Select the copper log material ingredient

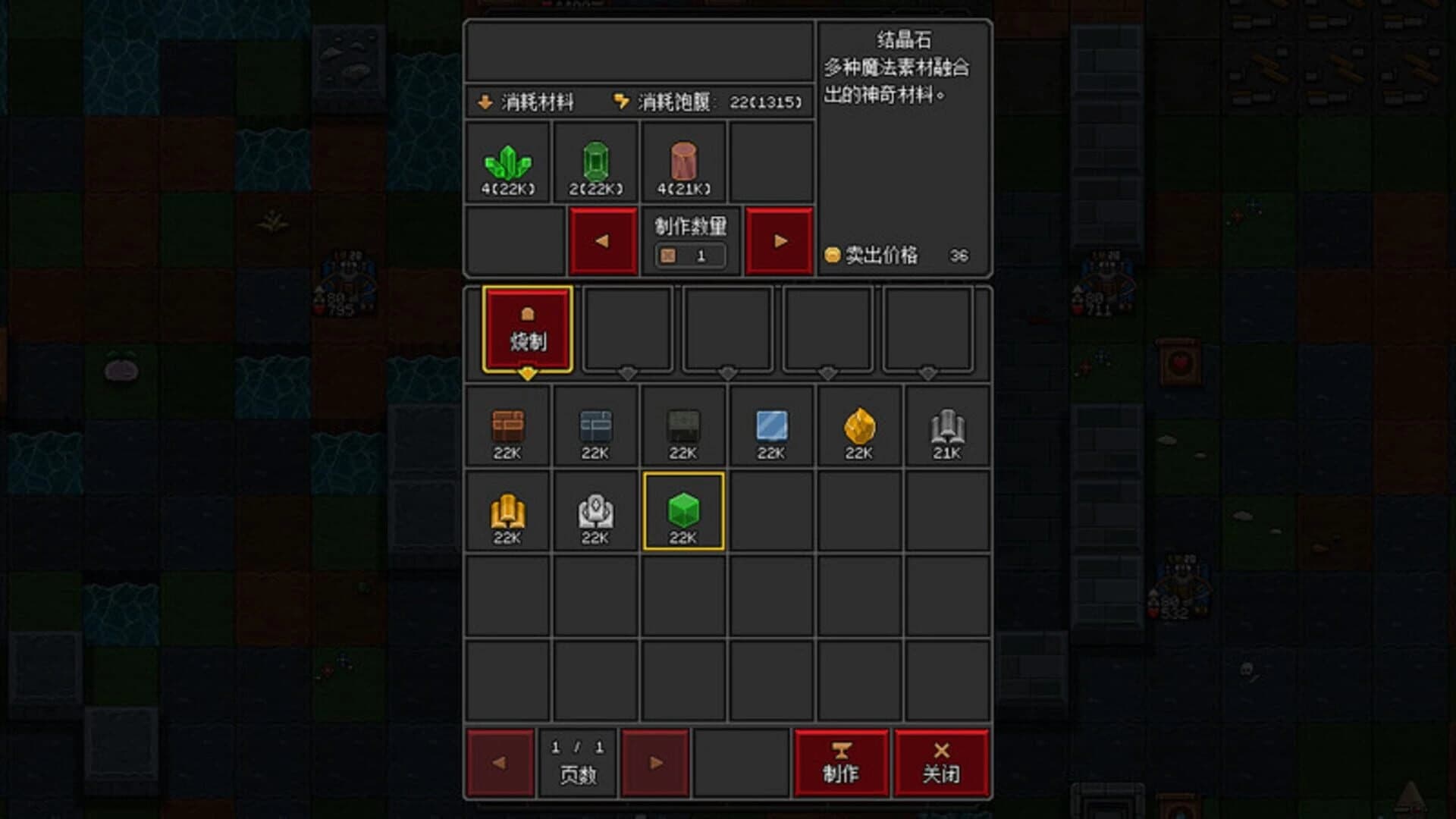click(682, 159)
